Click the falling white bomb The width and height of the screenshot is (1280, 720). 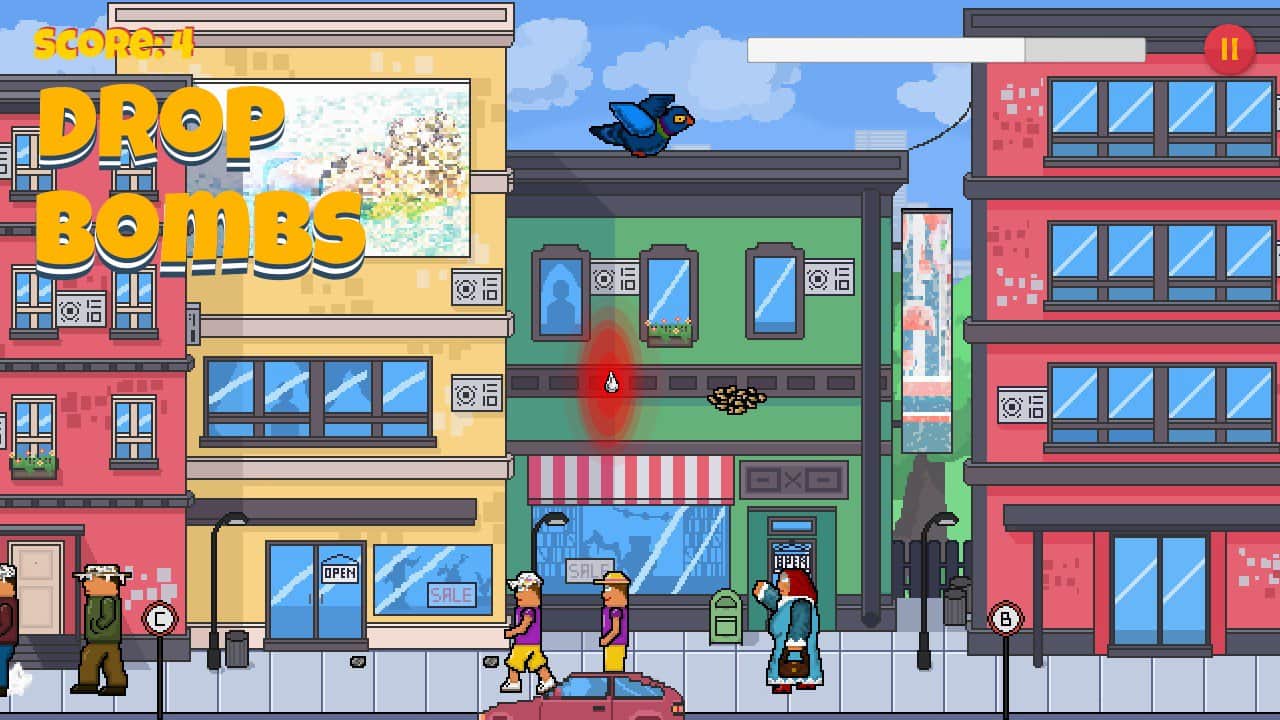pyautogui.click(x=612, y=383)
